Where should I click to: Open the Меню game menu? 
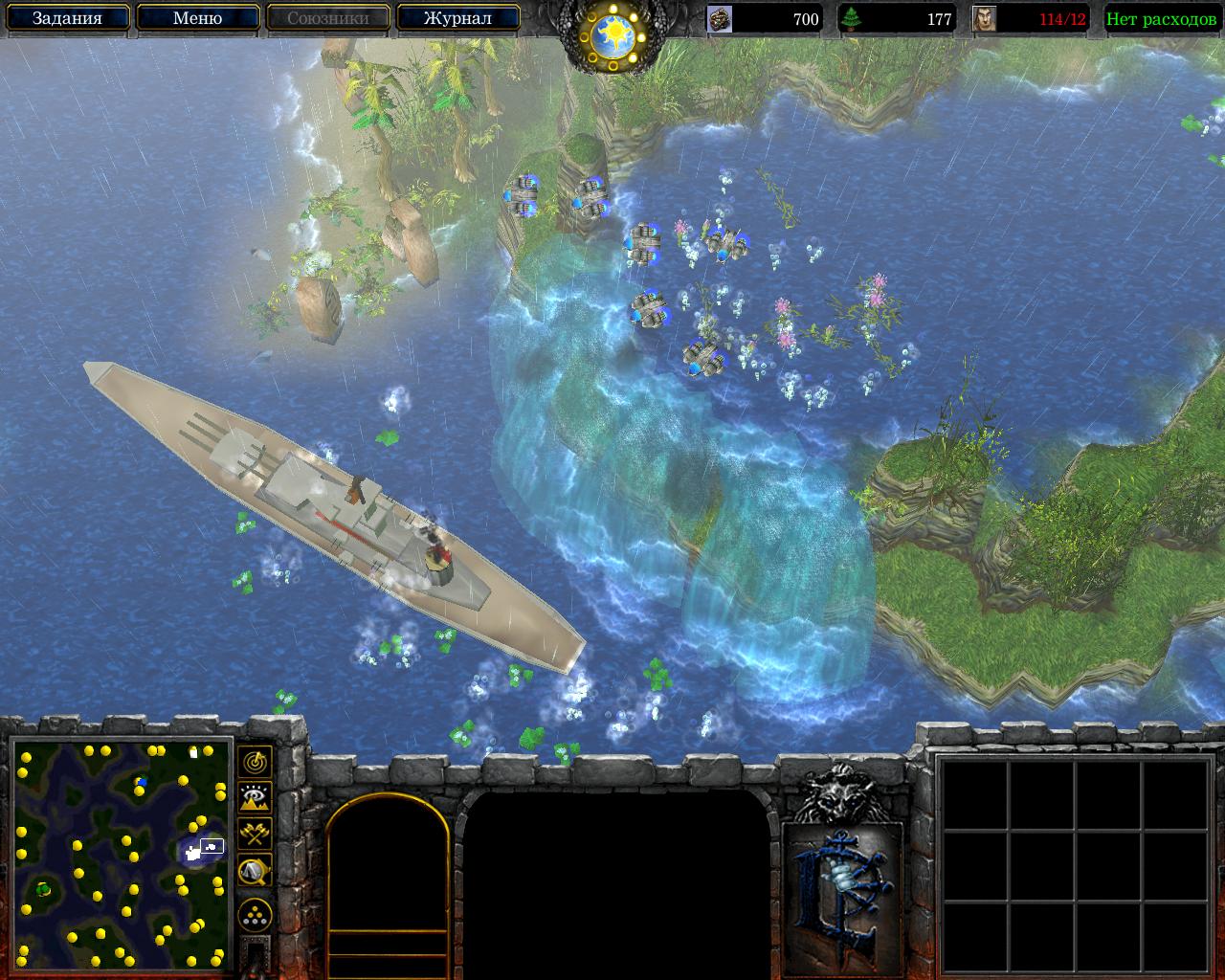(x=197, y=18)
